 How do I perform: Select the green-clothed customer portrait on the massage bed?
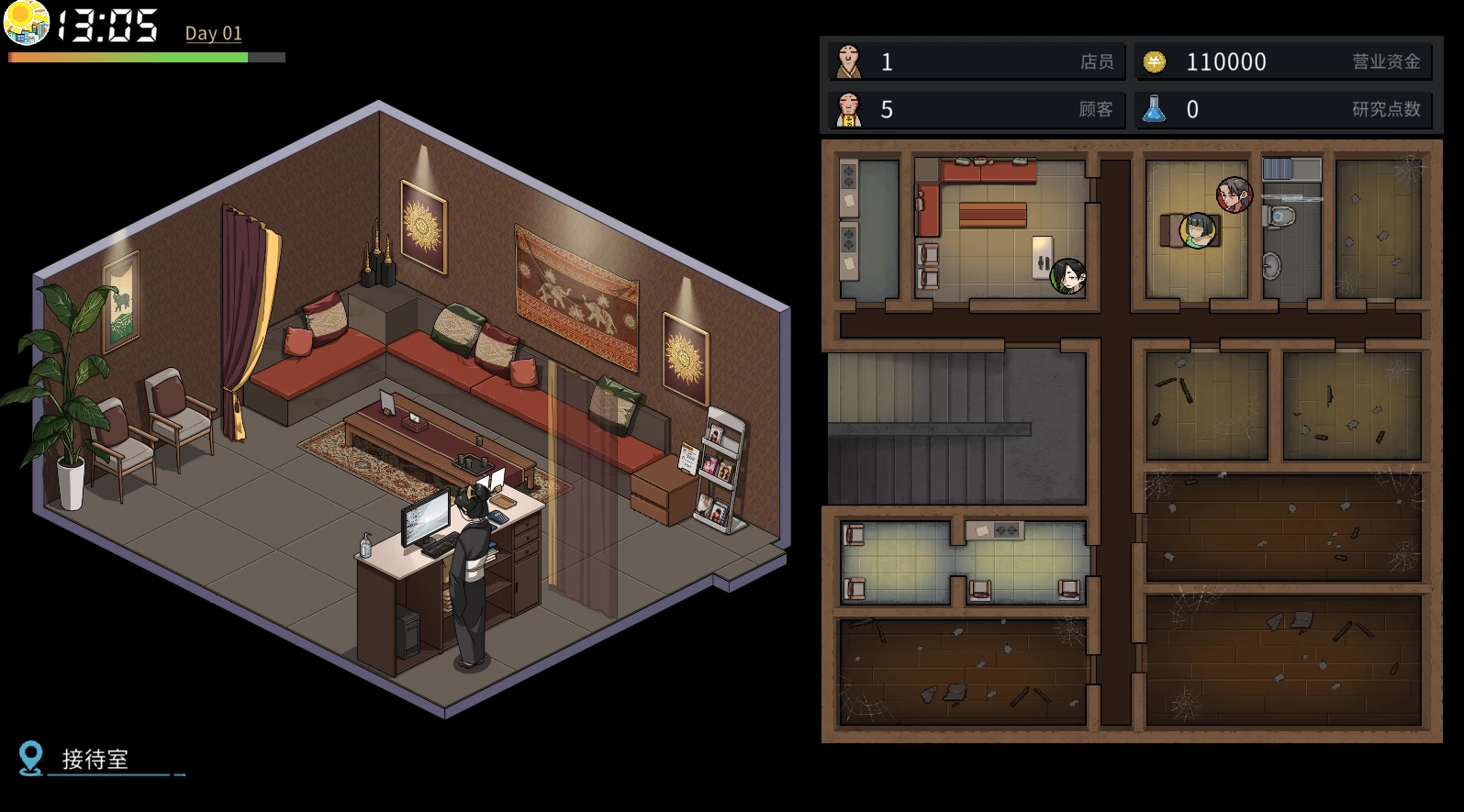tap(1197, 230)
